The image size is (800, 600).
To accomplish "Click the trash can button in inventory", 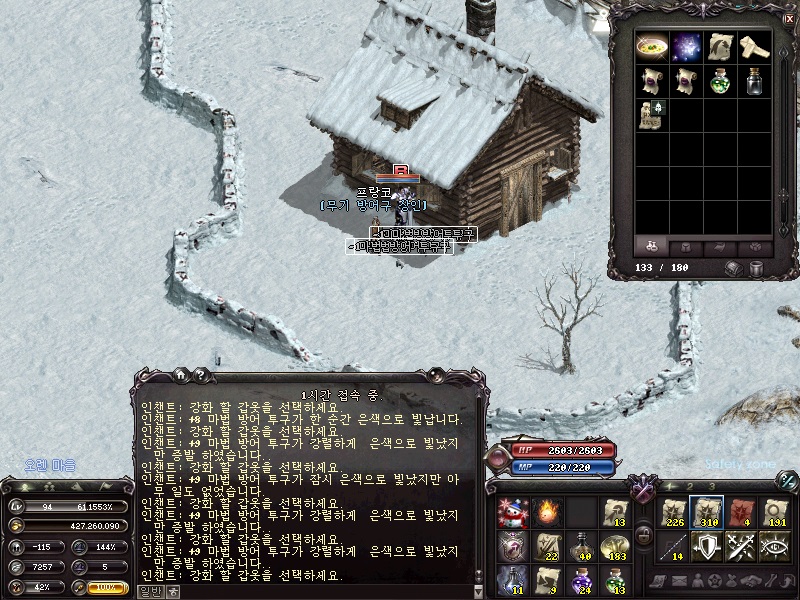I will coord(757,268).
